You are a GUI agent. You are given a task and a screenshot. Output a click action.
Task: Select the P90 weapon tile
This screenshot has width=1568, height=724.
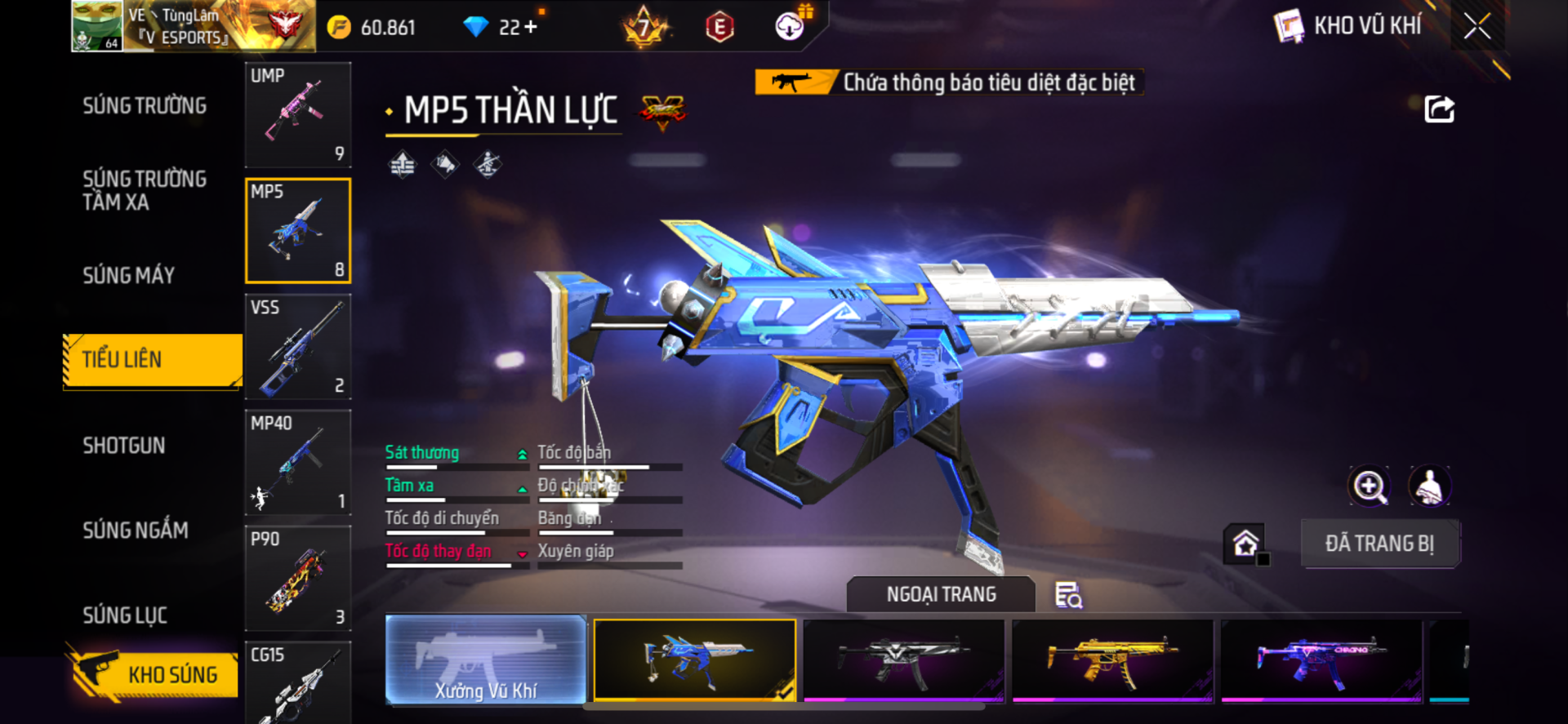point(298,579)
